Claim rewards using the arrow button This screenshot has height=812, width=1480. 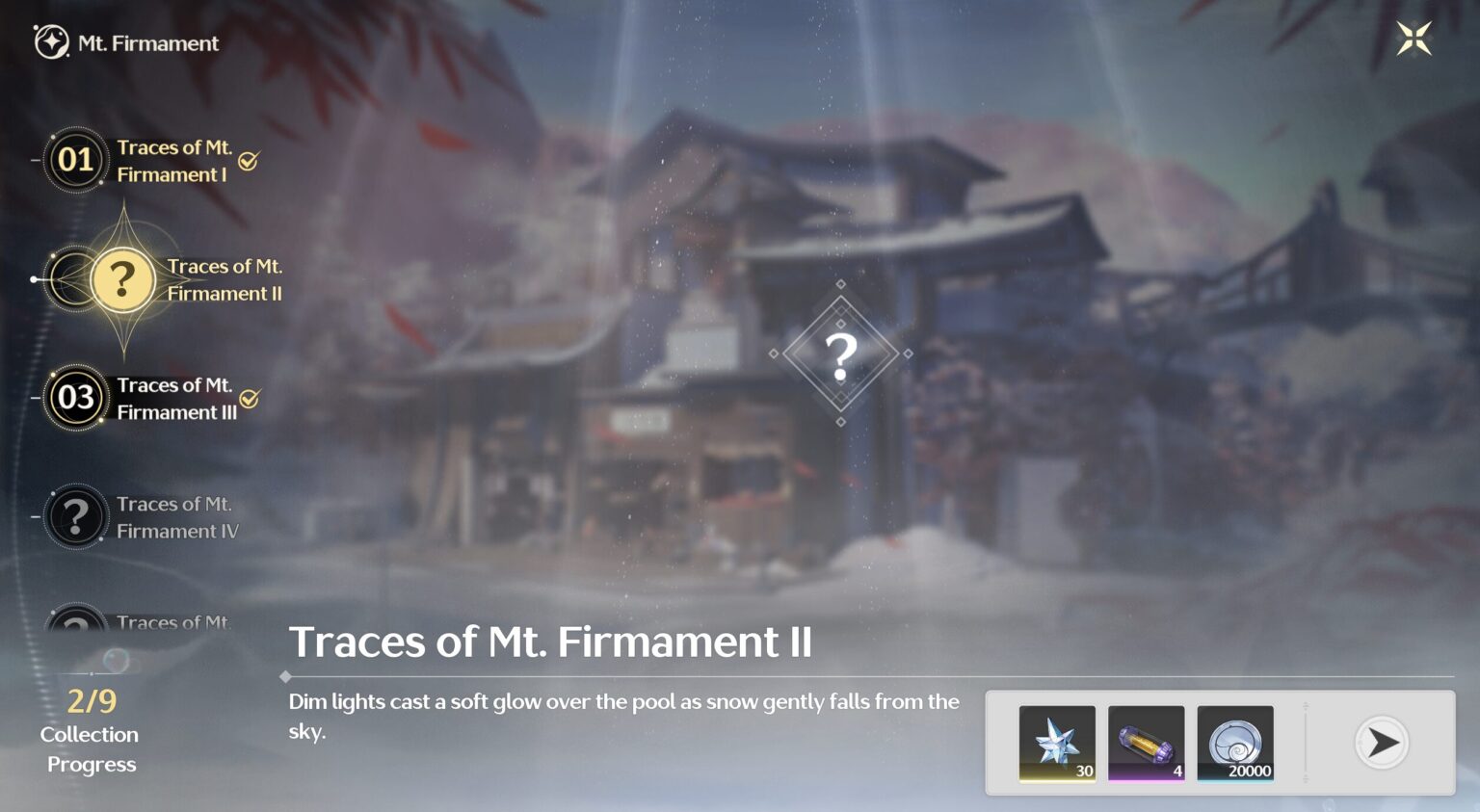(x=1383, y=743)
